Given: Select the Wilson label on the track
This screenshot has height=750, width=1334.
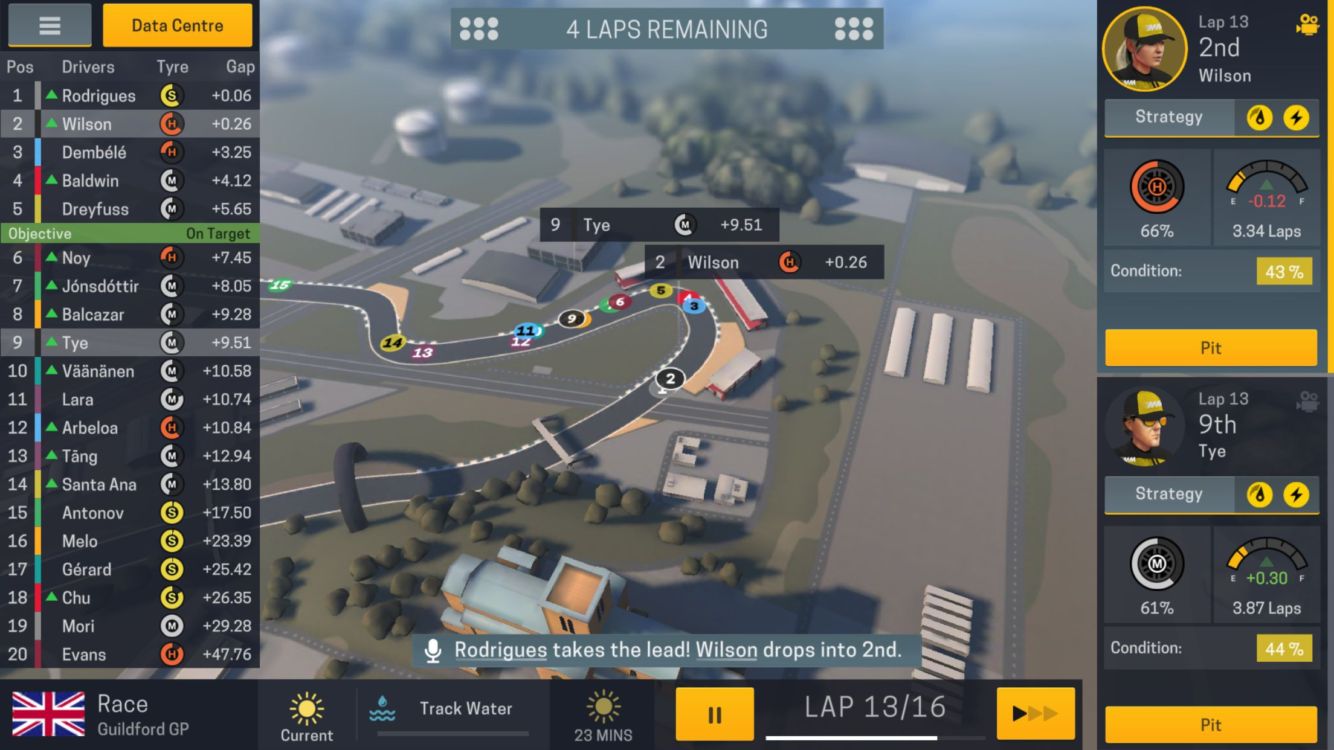Looking at the screenshot, I should tap(763, 263).
